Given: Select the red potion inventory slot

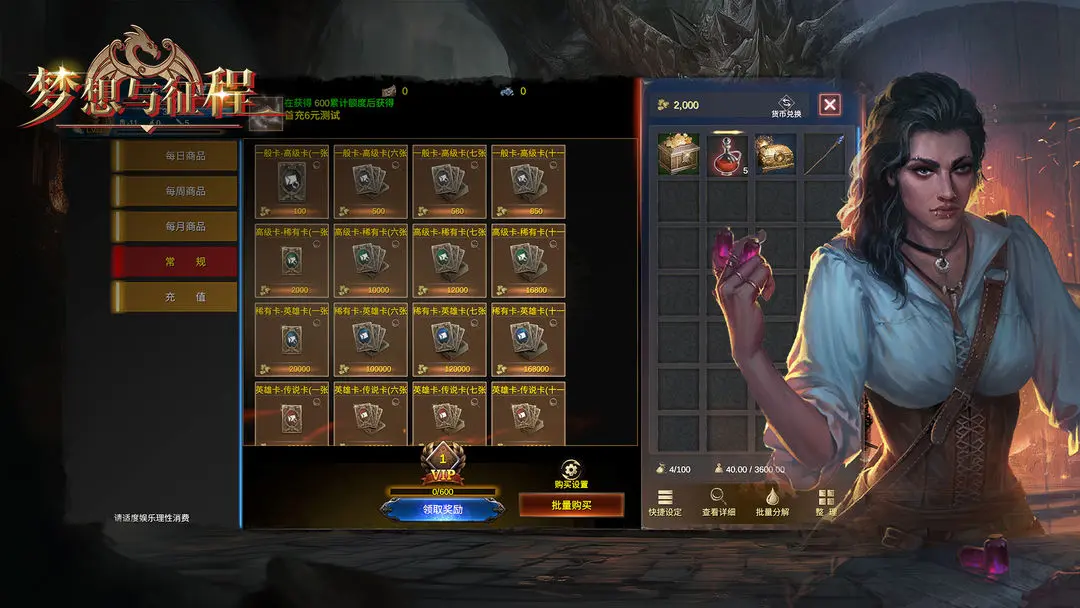Looking at the screenshot, I should coord(729,155).
